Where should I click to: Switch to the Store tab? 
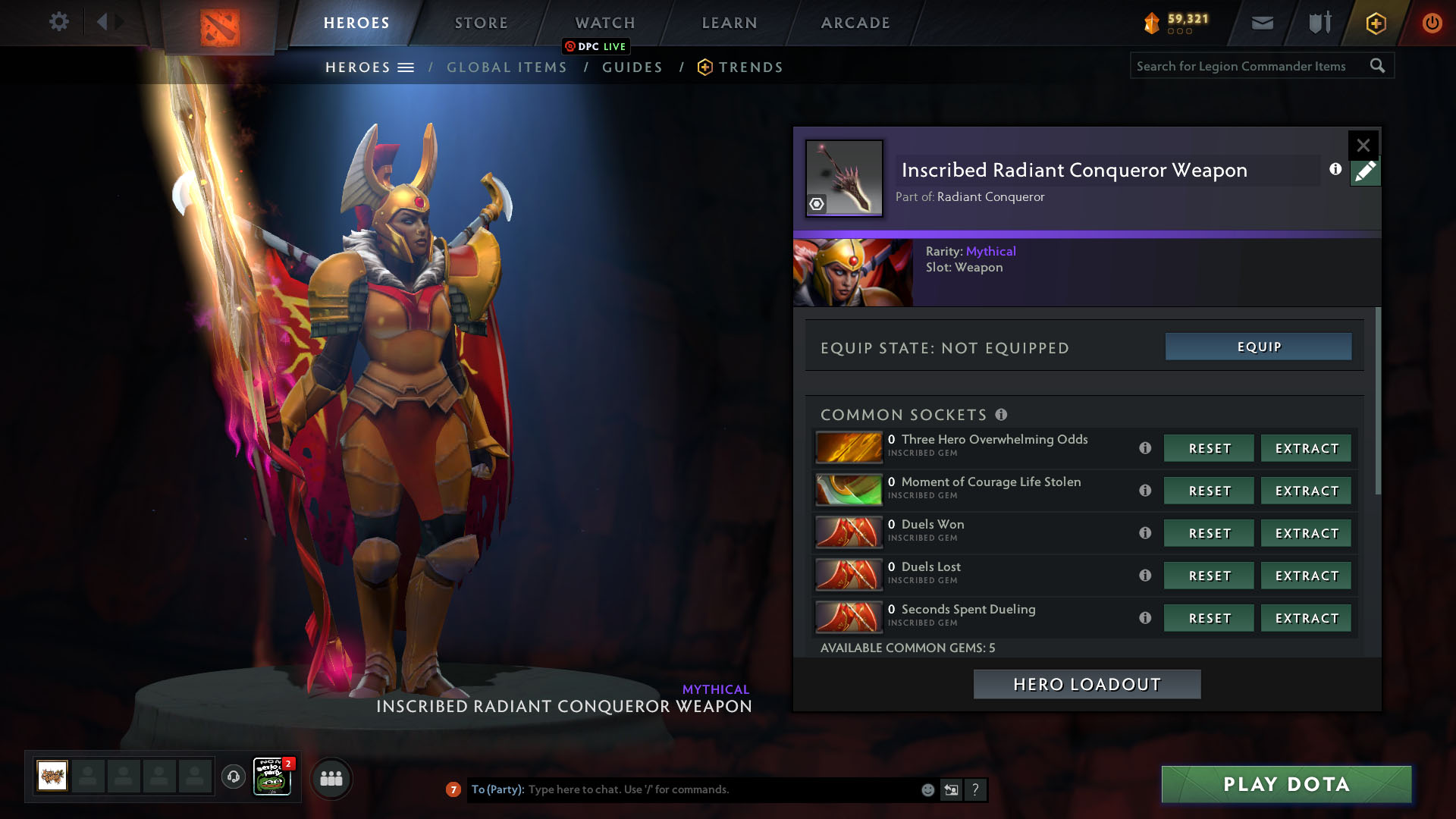click(x=482, y=23)
